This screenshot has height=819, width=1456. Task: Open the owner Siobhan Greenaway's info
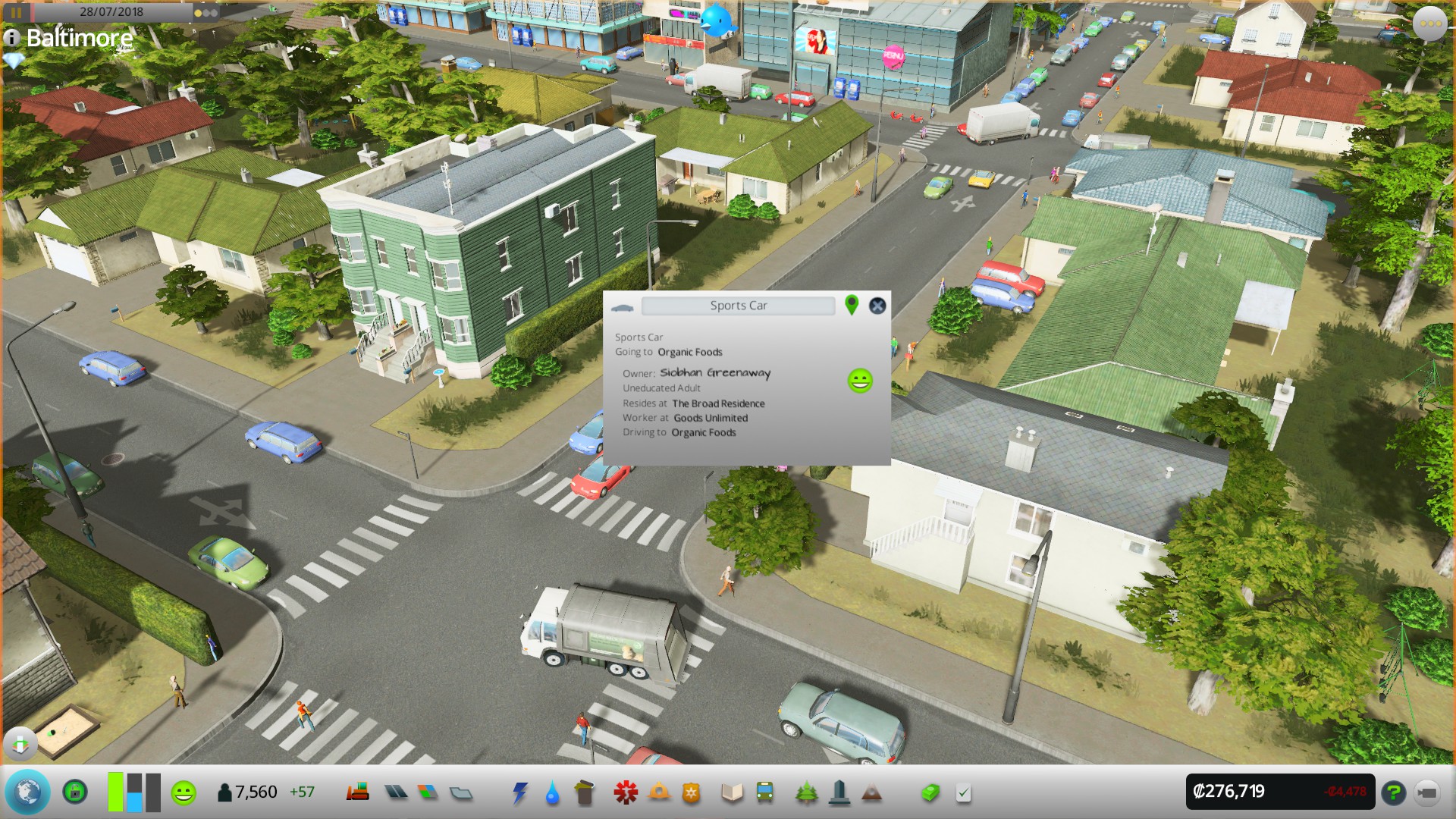(714, 372)
